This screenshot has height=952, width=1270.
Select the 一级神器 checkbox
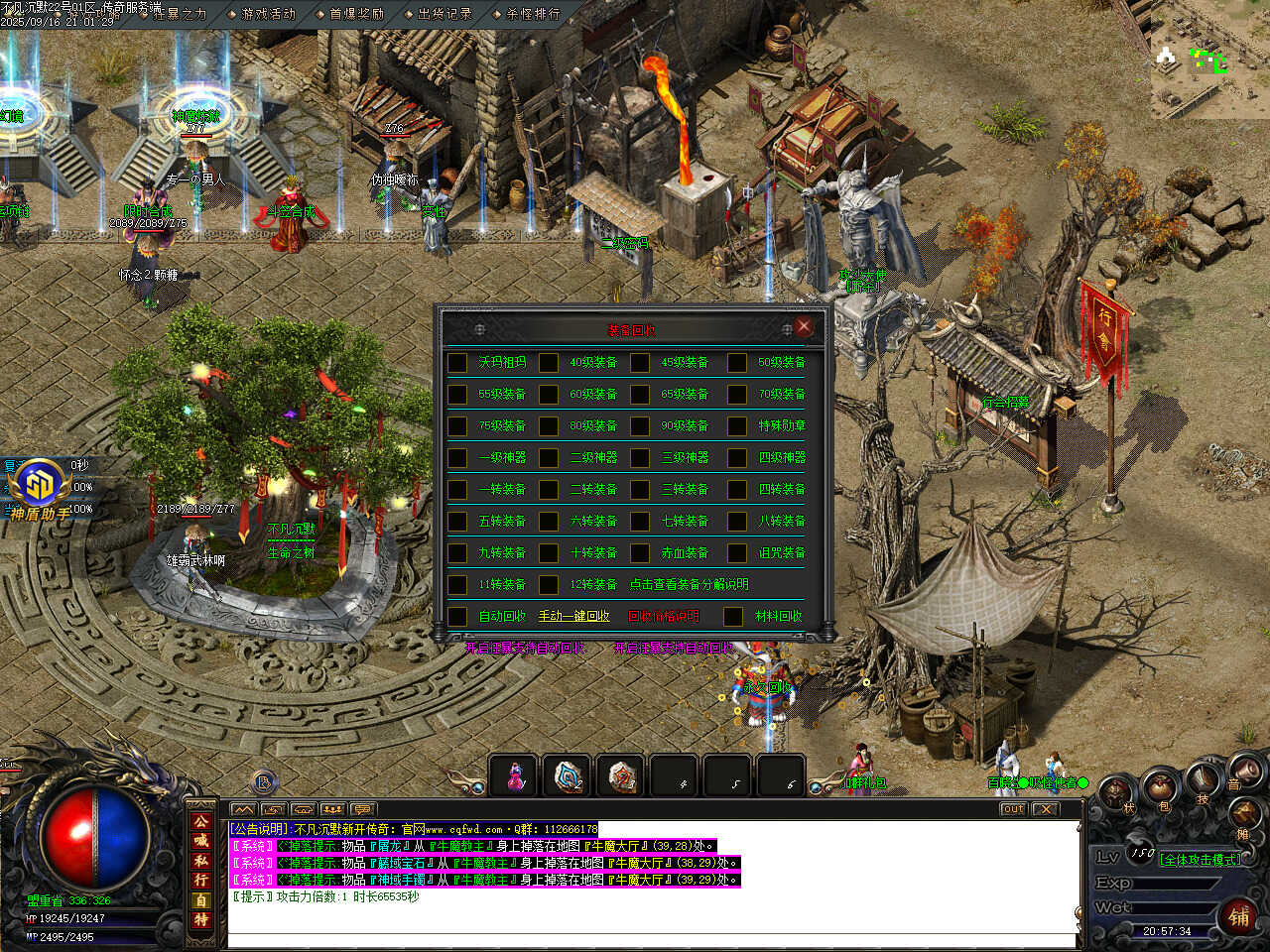tap(457, 458)
